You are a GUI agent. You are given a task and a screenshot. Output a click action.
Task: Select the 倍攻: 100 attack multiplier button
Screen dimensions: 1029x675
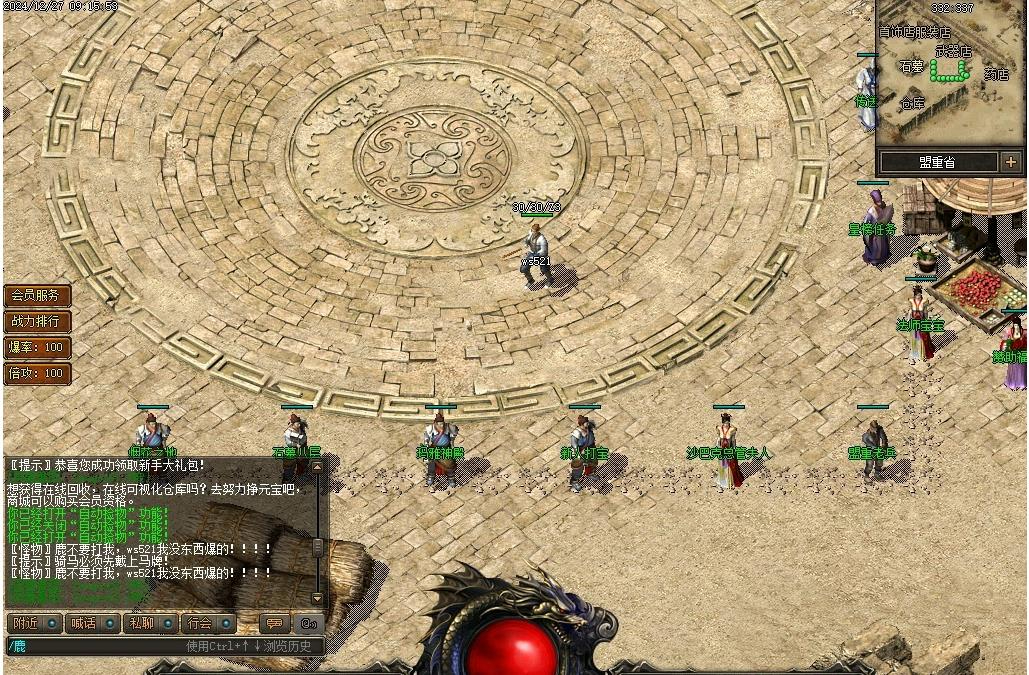pos(36,374)
